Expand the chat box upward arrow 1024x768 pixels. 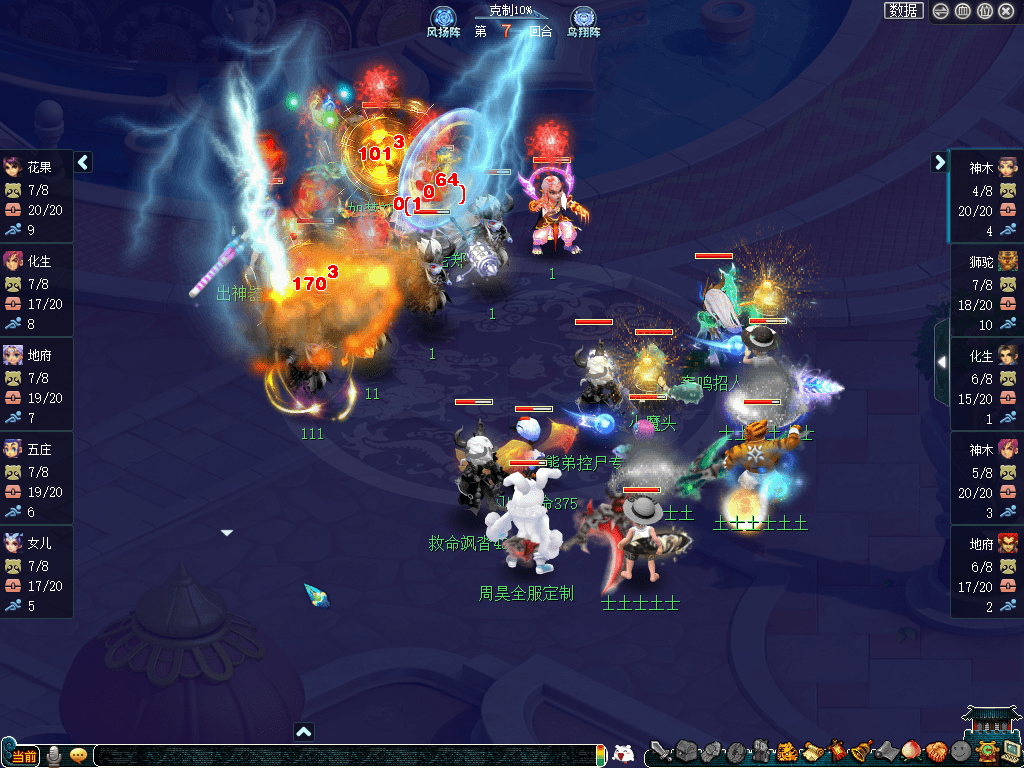(304, 731)
